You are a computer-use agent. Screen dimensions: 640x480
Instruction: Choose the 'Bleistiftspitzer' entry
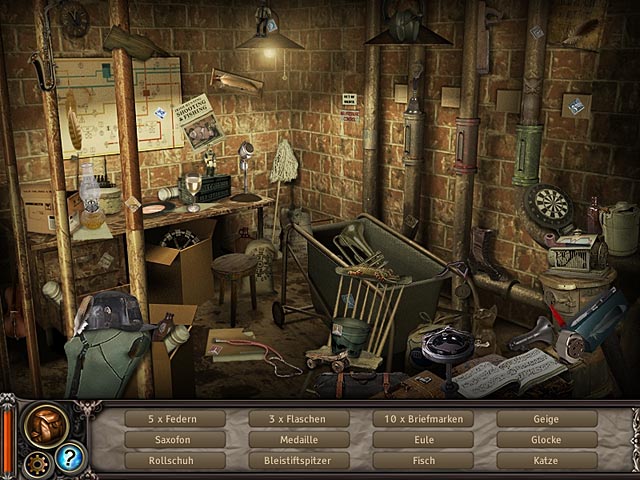tap(299, 460)
